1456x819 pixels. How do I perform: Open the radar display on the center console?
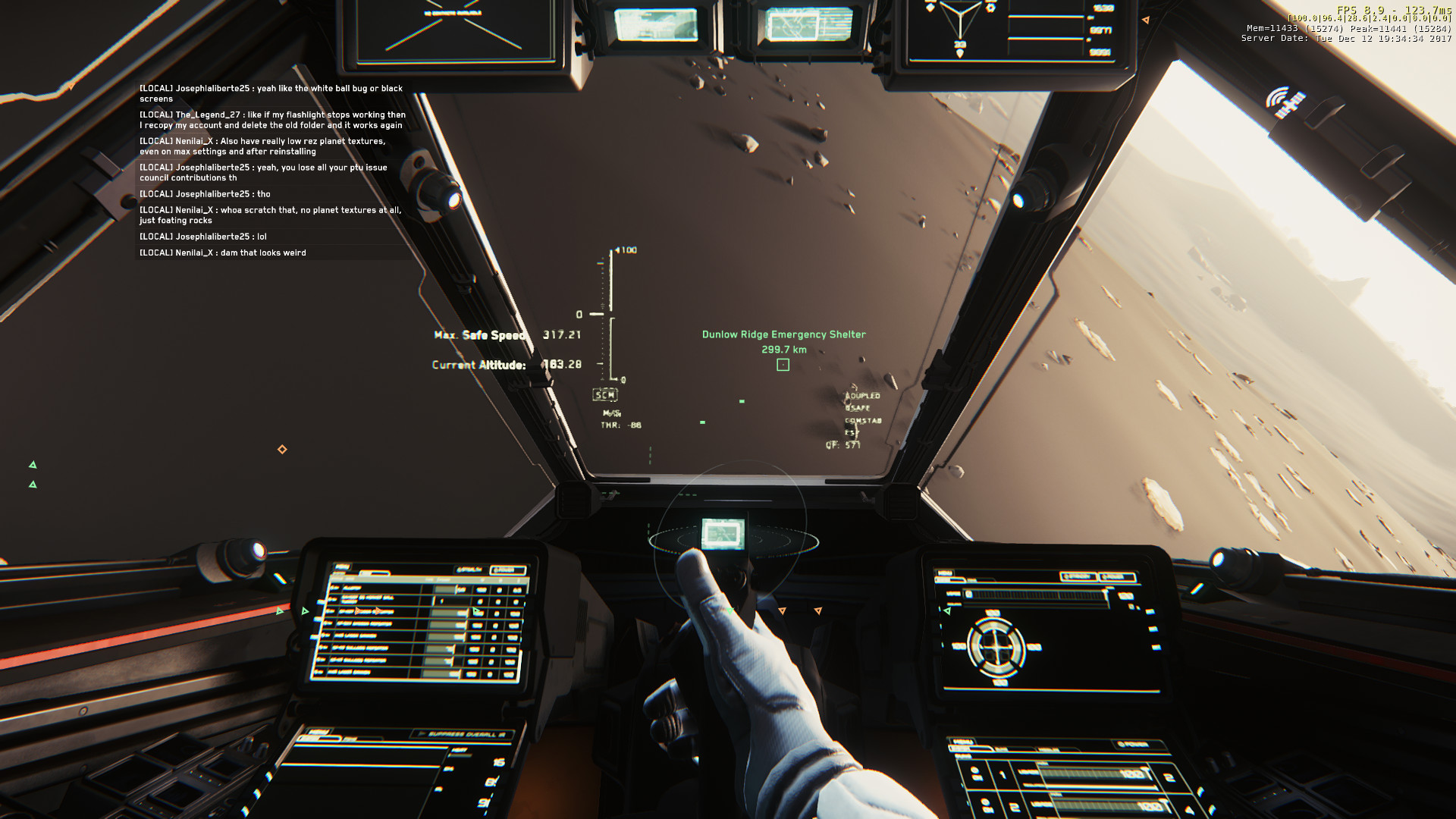tap(724, 534)
